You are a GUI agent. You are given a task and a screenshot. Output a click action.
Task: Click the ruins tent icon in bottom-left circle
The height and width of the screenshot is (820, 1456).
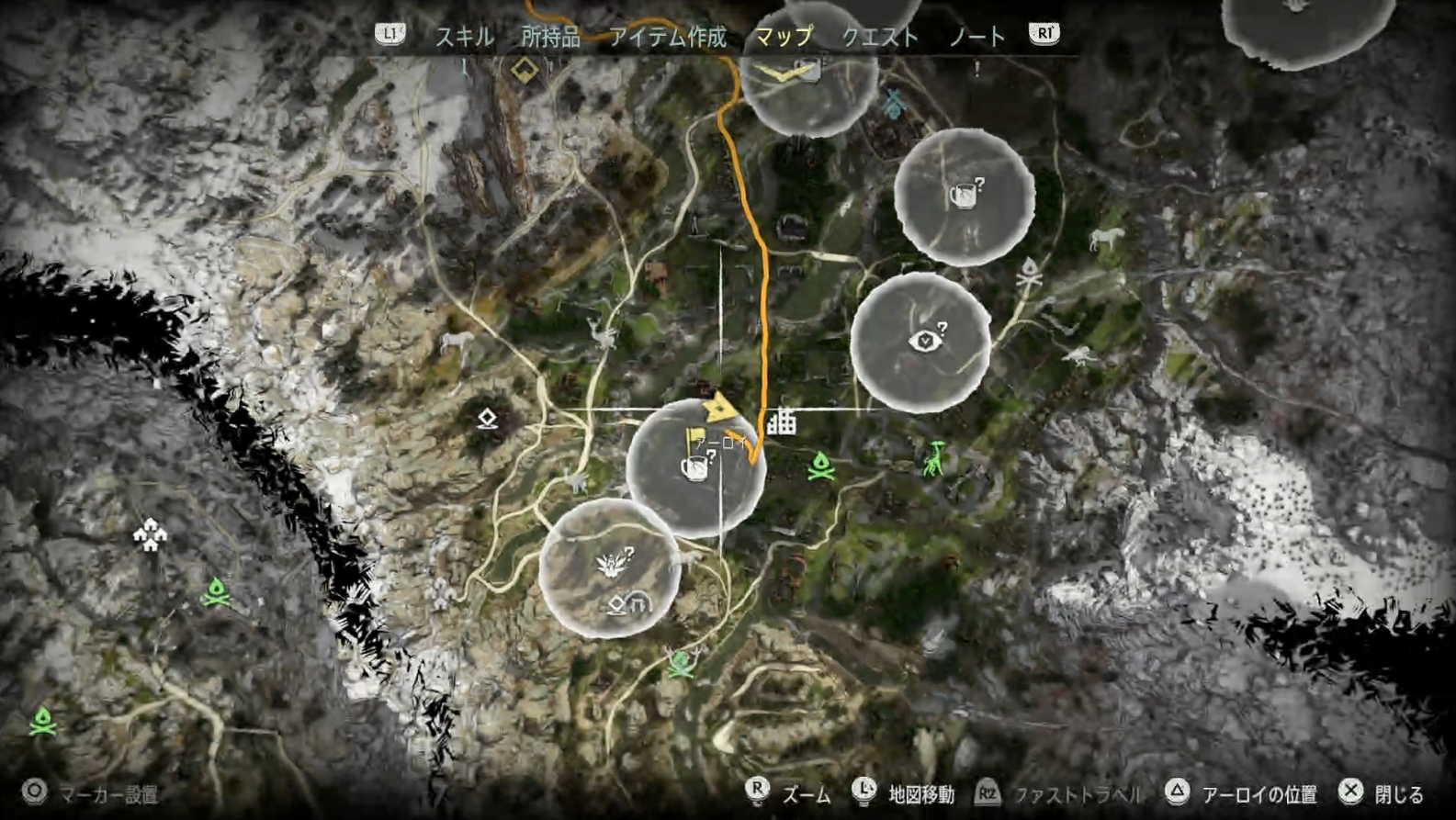640,601
